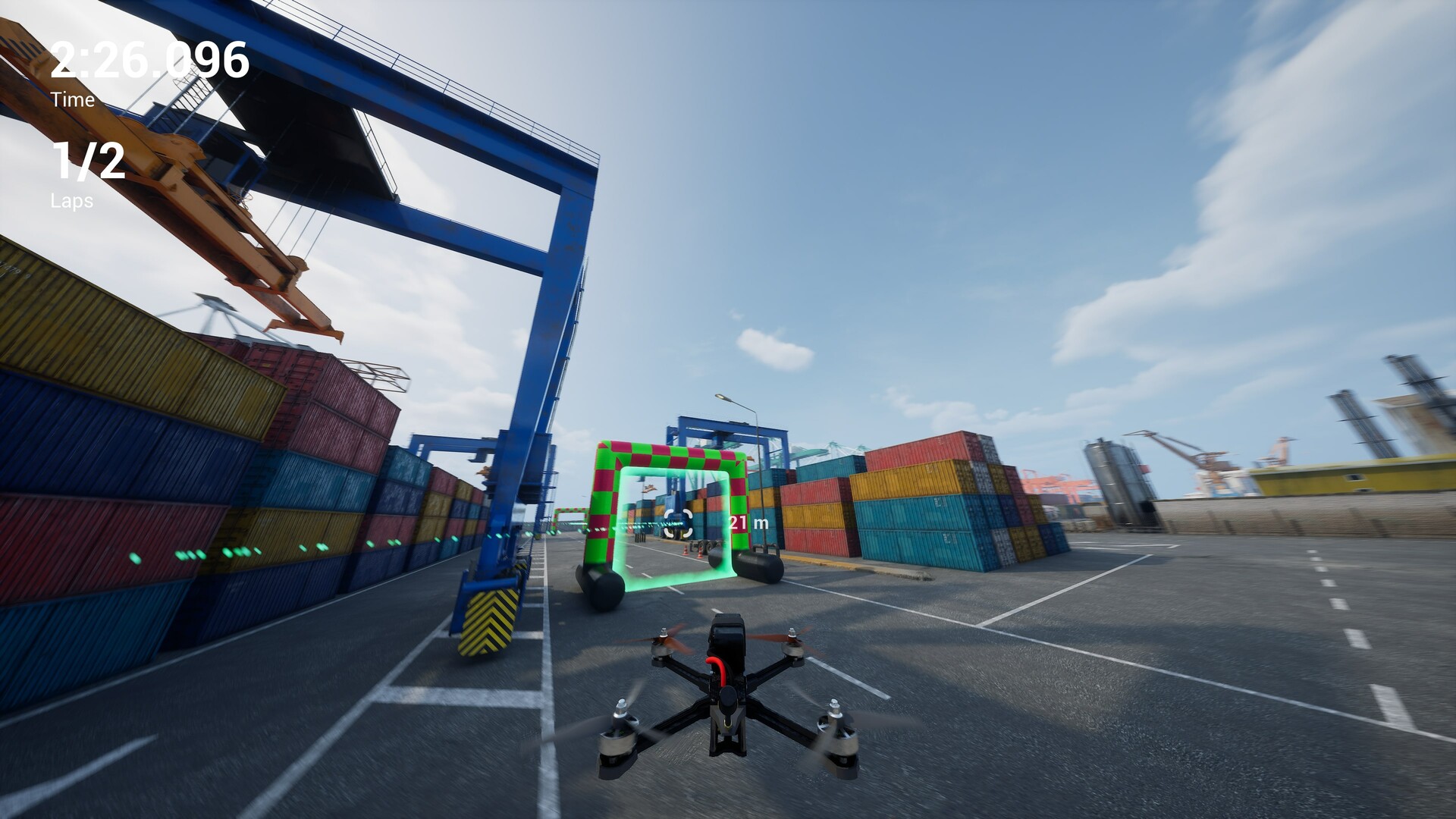Click the targeting reticle inside the gate
The width and height of the screenshot is (1456, 819).
[679, 523]
